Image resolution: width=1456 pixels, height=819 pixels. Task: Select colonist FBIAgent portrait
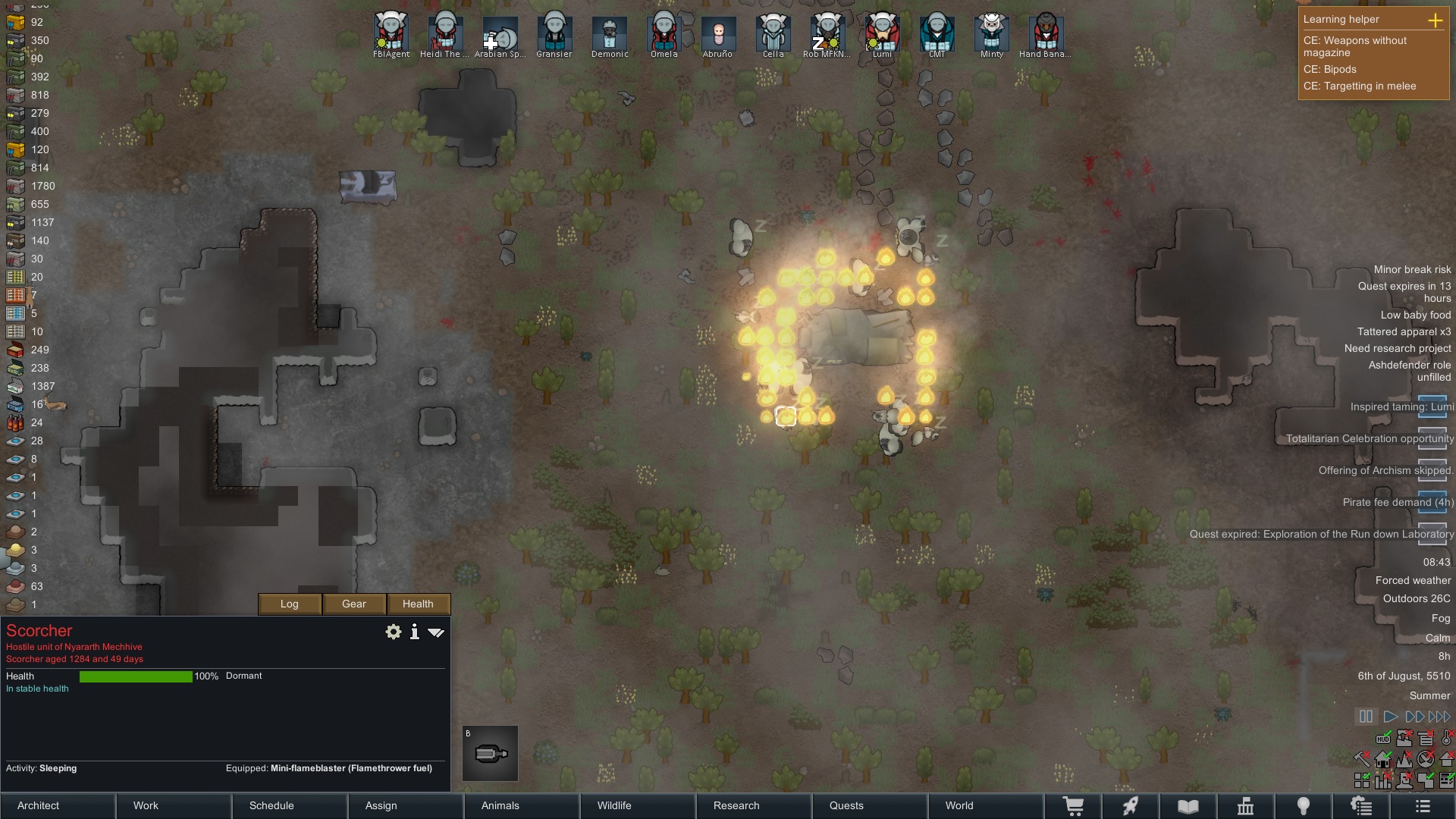pos(391,33)
